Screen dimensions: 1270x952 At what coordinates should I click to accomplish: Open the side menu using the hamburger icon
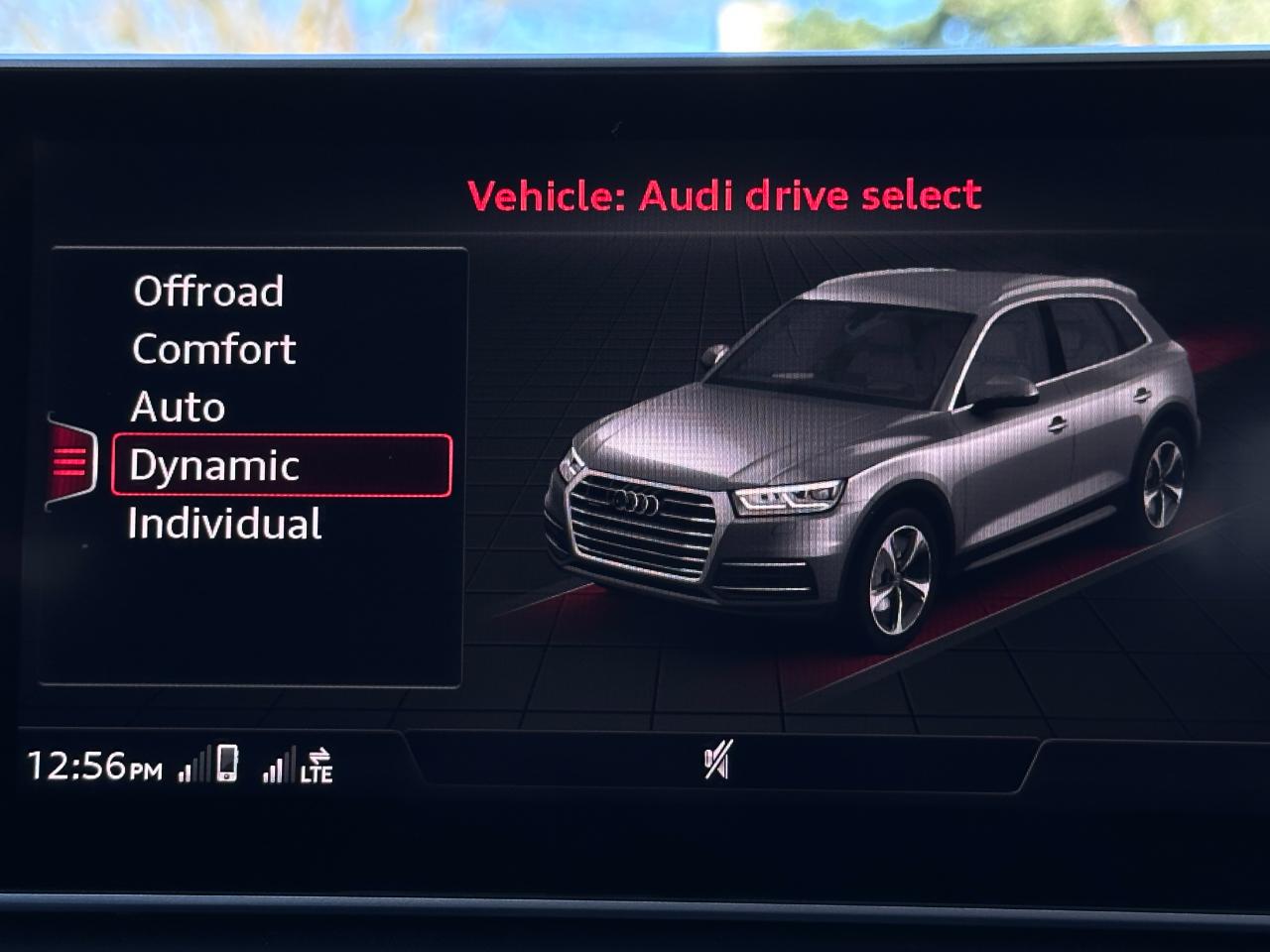(71, 461)
